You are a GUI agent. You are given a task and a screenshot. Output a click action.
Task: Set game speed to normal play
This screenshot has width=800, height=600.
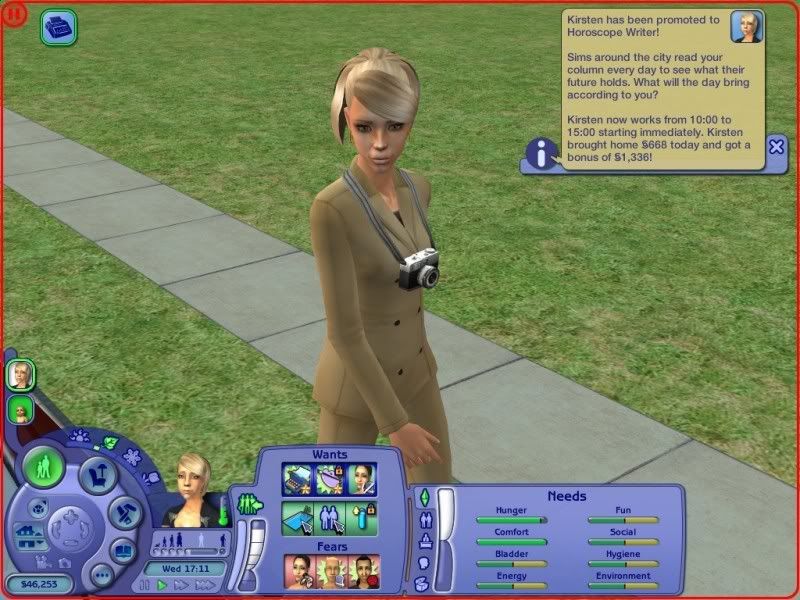[163, 585]
